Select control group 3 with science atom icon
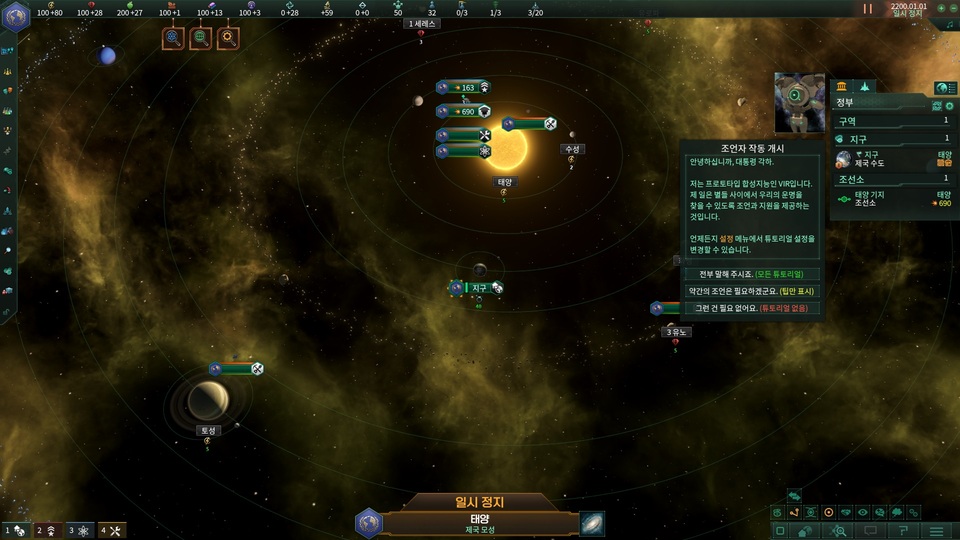 (x=80, y=530)
